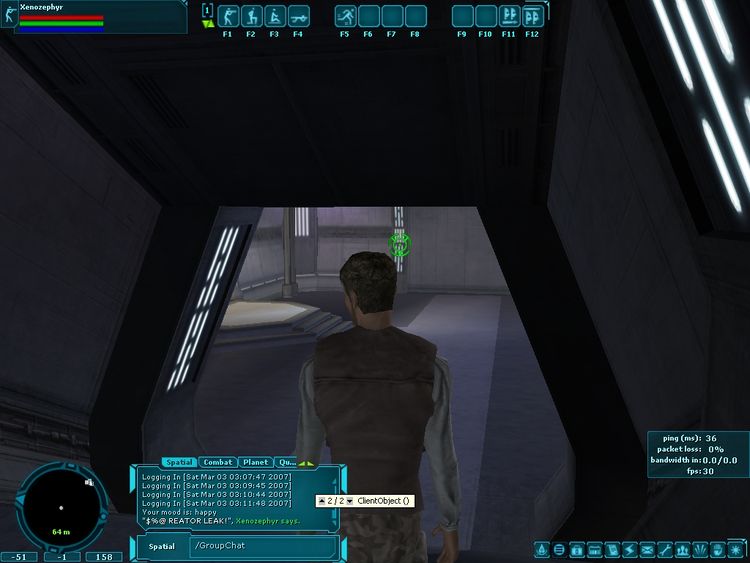Screen dimensions: 750x563
Task: Activate the F12 toolbar slot icon
Action: coord(533,16)
